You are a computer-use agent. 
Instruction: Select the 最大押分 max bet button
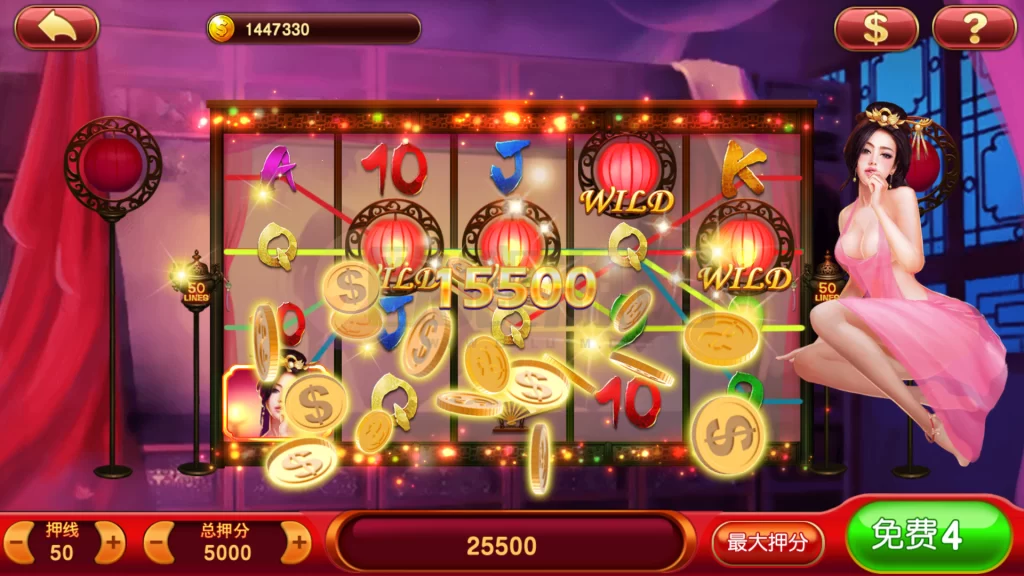click(767, 543)
